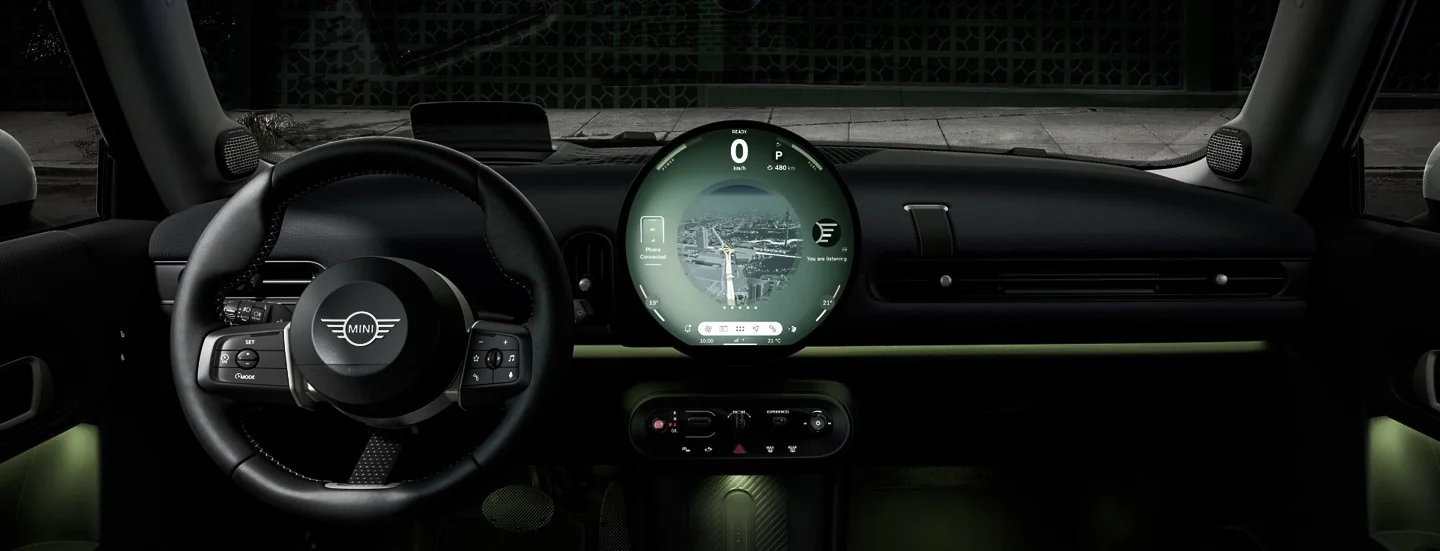Open the audio 'You are listening' widget
Image resolution: width=1440 pixels, height=551 pixels.
826,236
